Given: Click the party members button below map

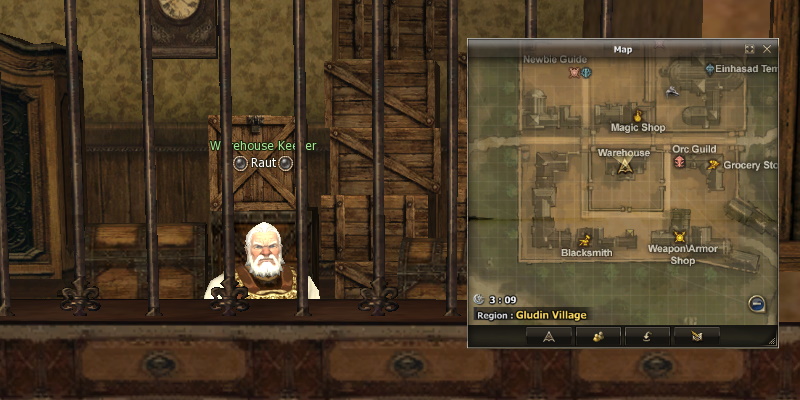Looking at the screenshot, I should (x=598, y=336).
